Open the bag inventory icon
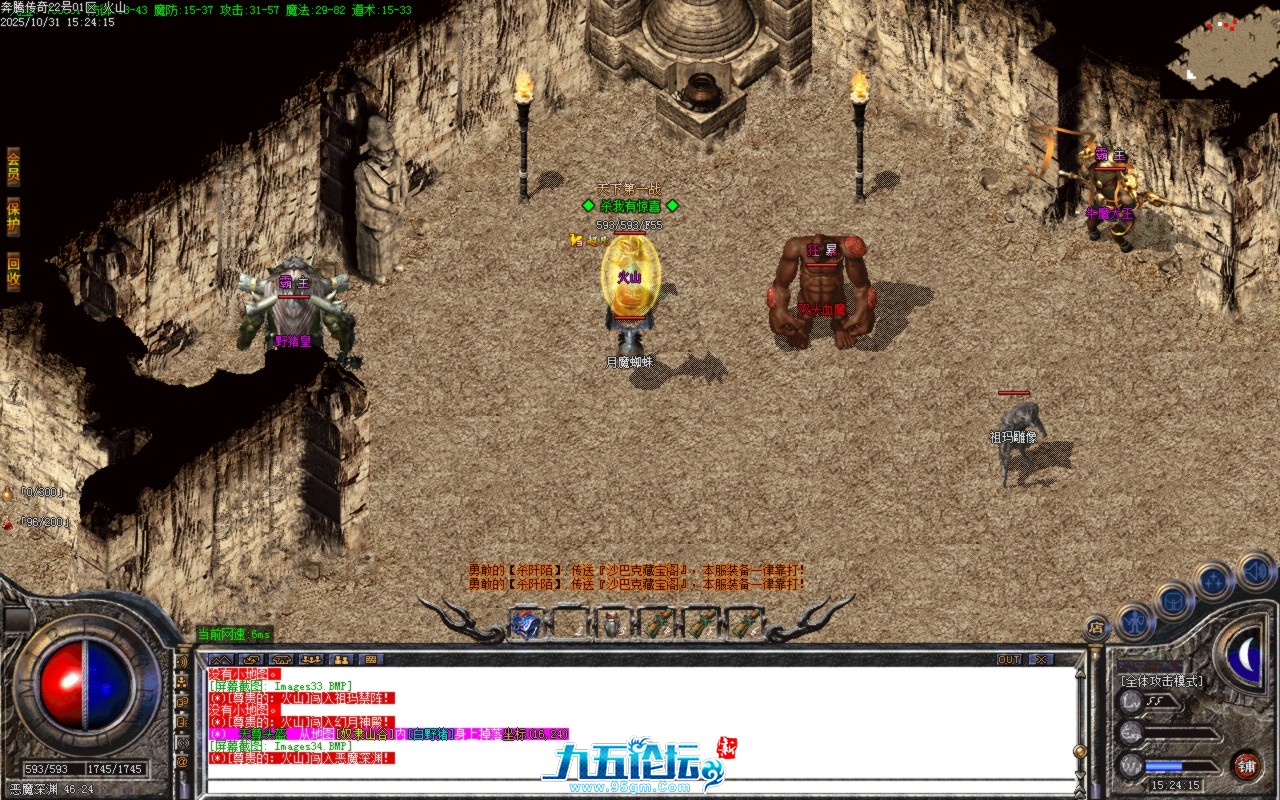Screen dimensions: 1280x800 click(1173, 602)
